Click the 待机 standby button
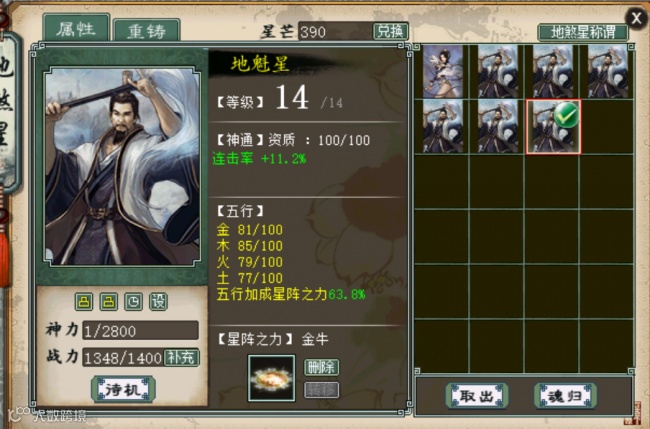This screenshot has height=429, width=650. pyautogui.click(x=122, y=388)
